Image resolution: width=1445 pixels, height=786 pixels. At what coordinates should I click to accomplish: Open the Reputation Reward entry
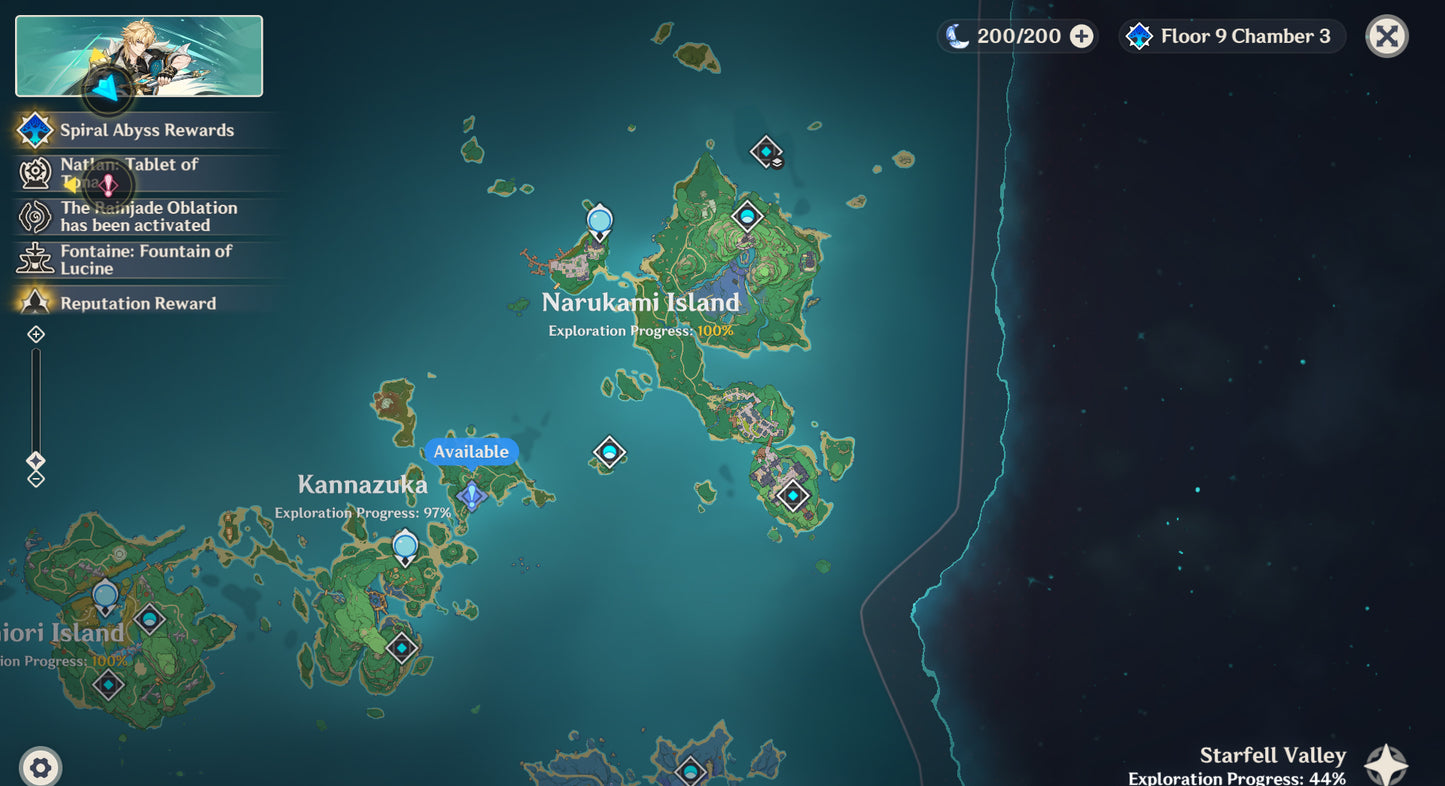point(137,303)
